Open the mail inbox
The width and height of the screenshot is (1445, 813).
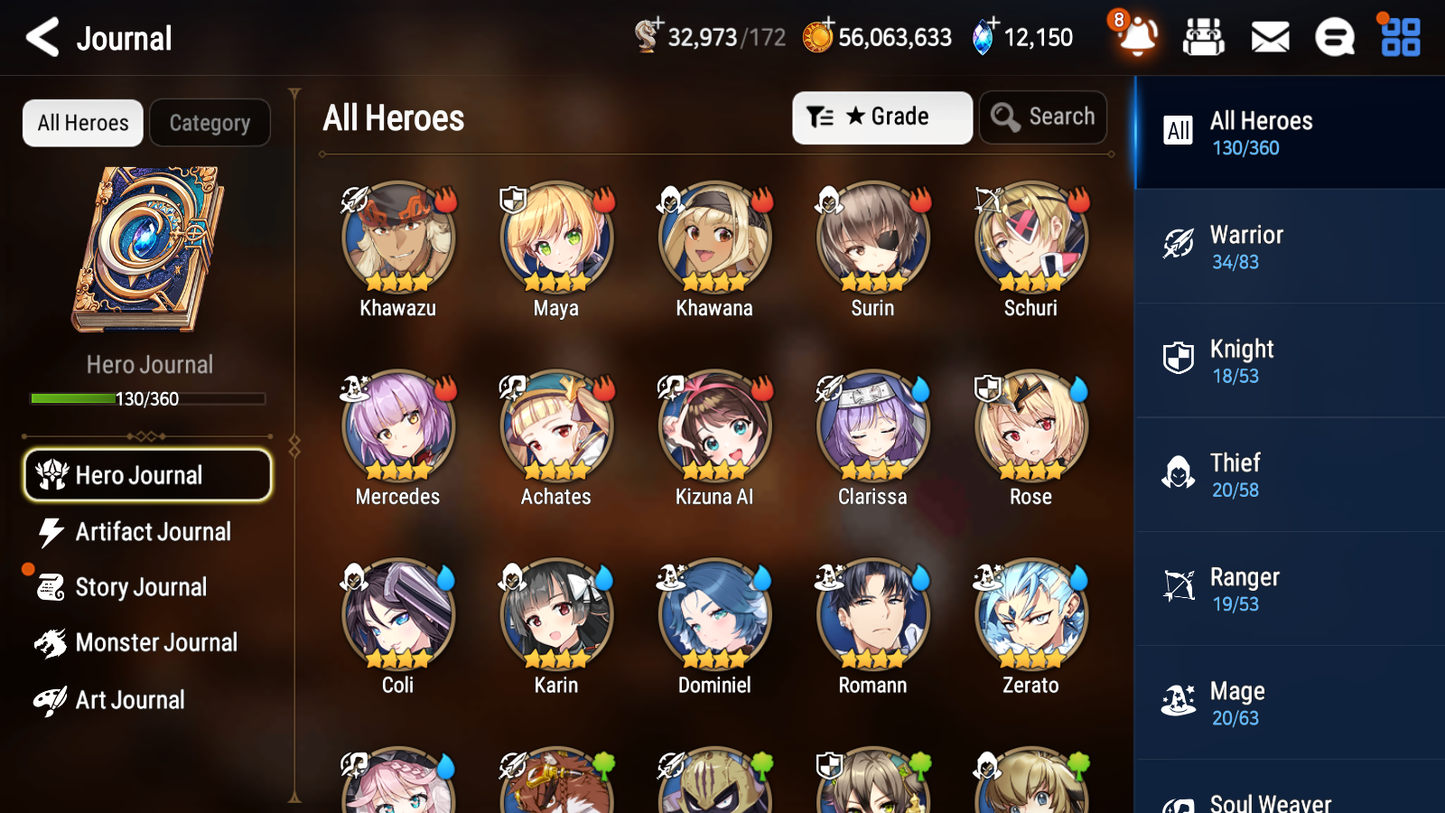coord(1269,36)
